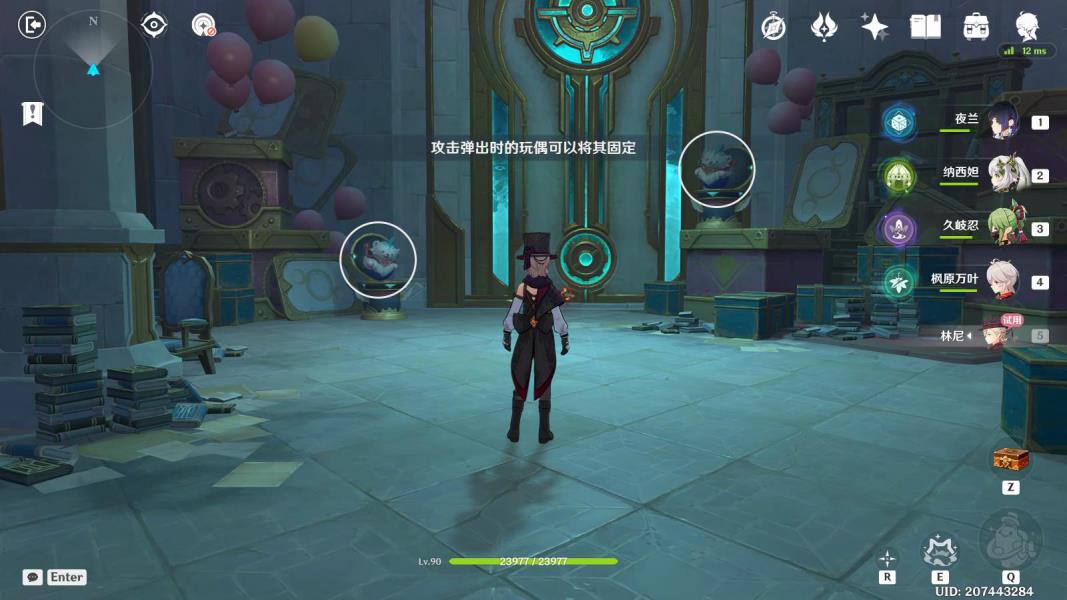Leave the domain via the exit icon
Viewport: 1067px width, 600px height.
coord(32,25)
